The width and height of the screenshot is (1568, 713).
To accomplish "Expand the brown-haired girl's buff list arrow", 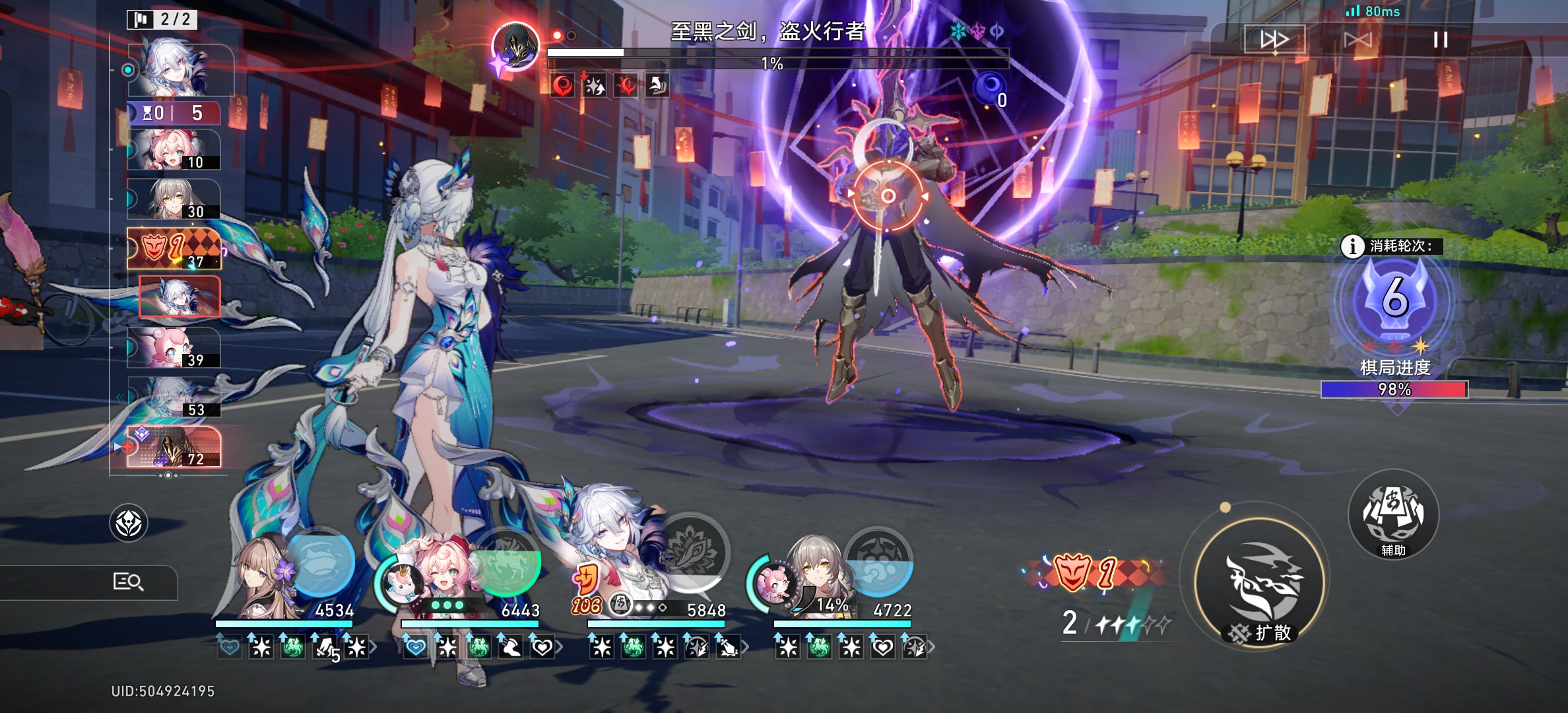I will click(374, 648).
